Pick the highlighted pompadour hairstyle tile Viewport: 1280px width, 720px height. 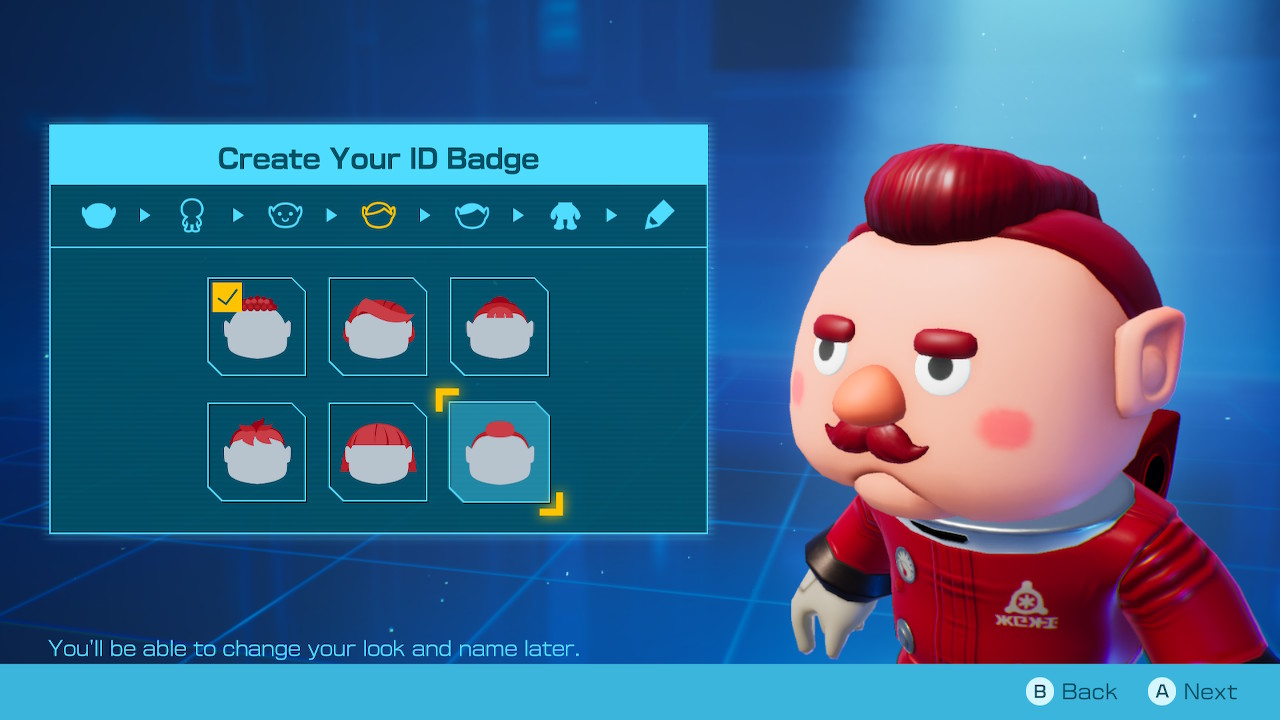click(499, 452)
